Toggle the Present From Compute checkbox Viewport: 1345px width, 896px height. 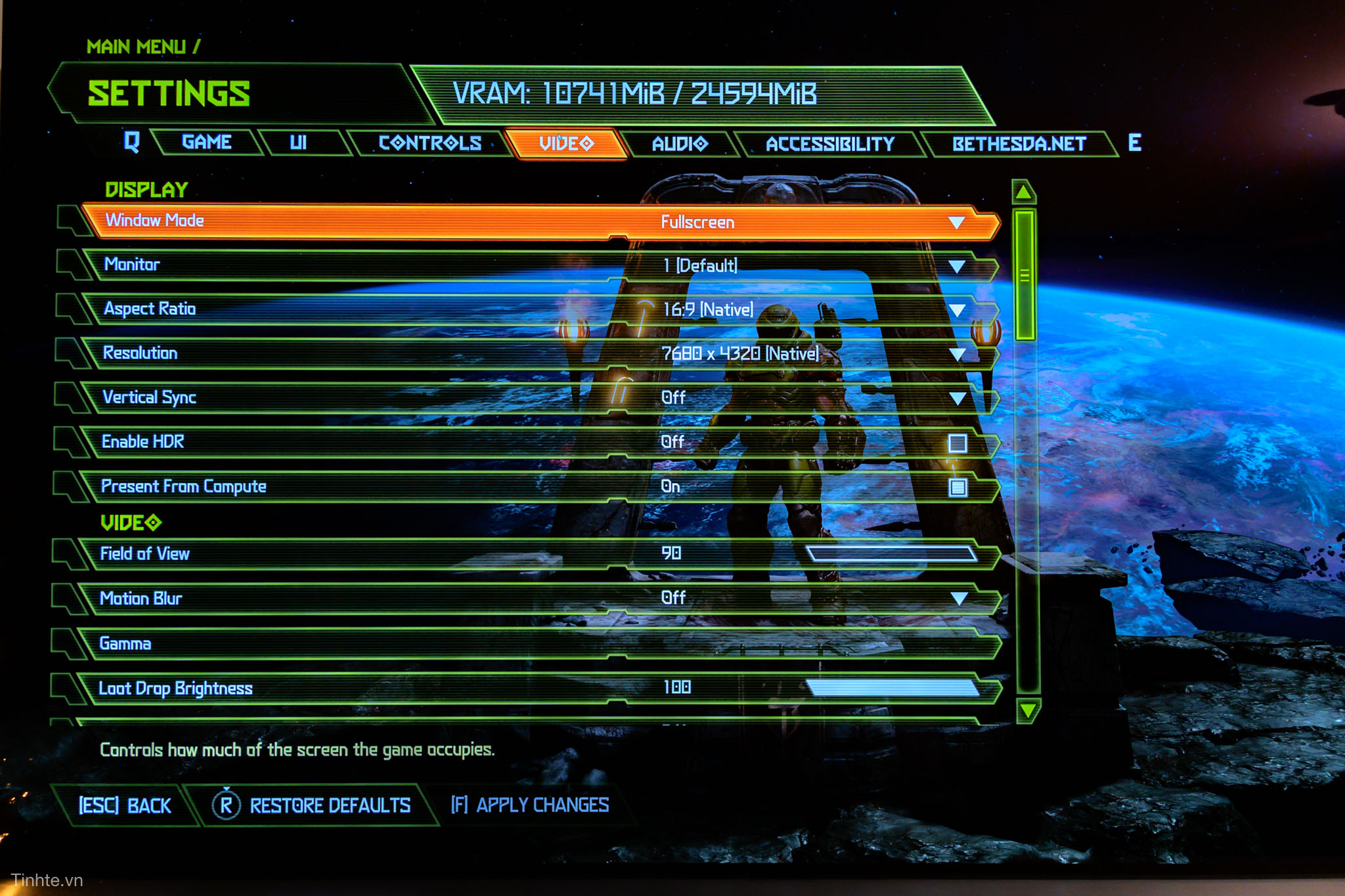pos(958,487)
